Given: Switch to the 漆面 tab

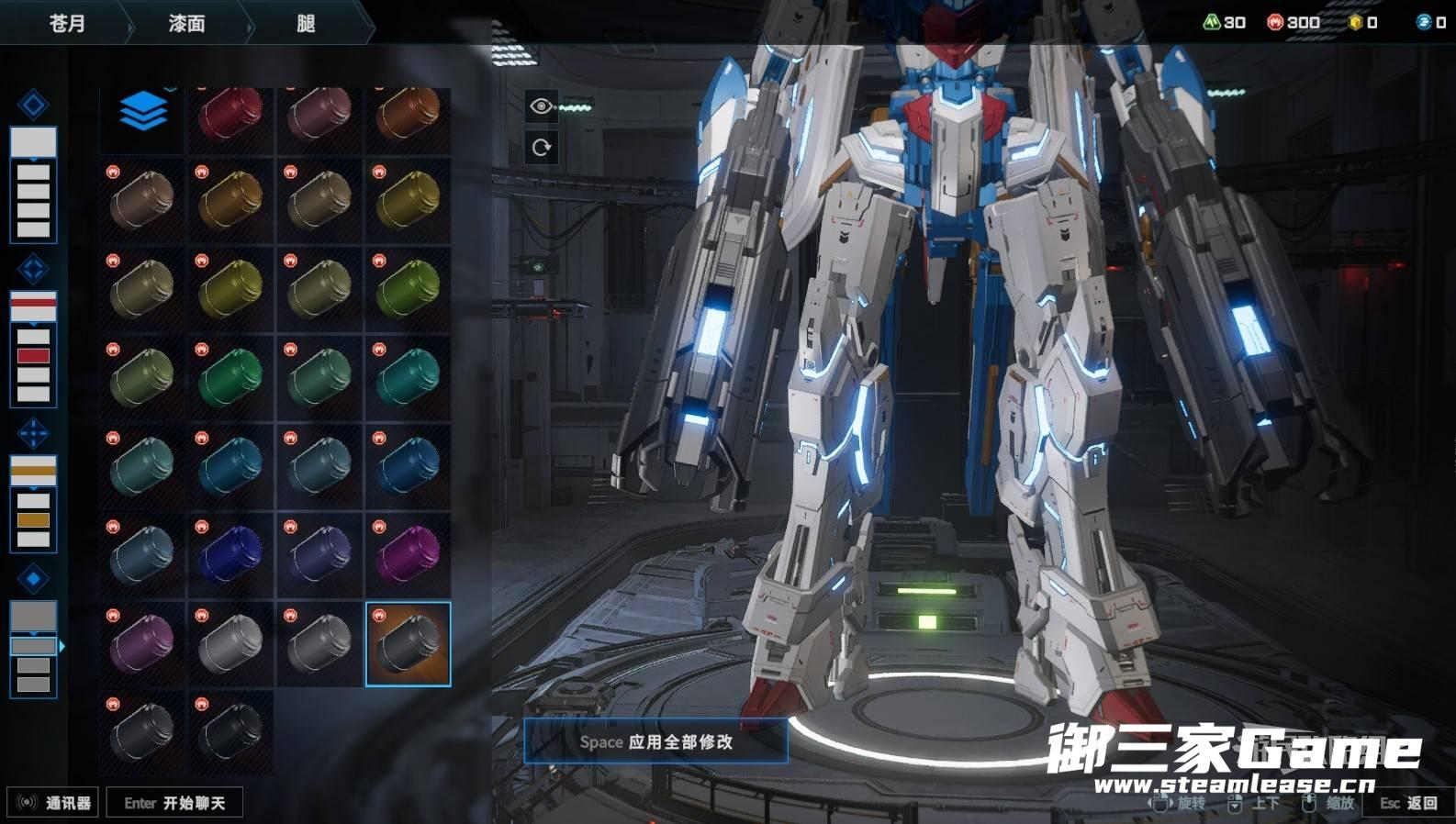Looking at the screenshot, I should (186, 23).
